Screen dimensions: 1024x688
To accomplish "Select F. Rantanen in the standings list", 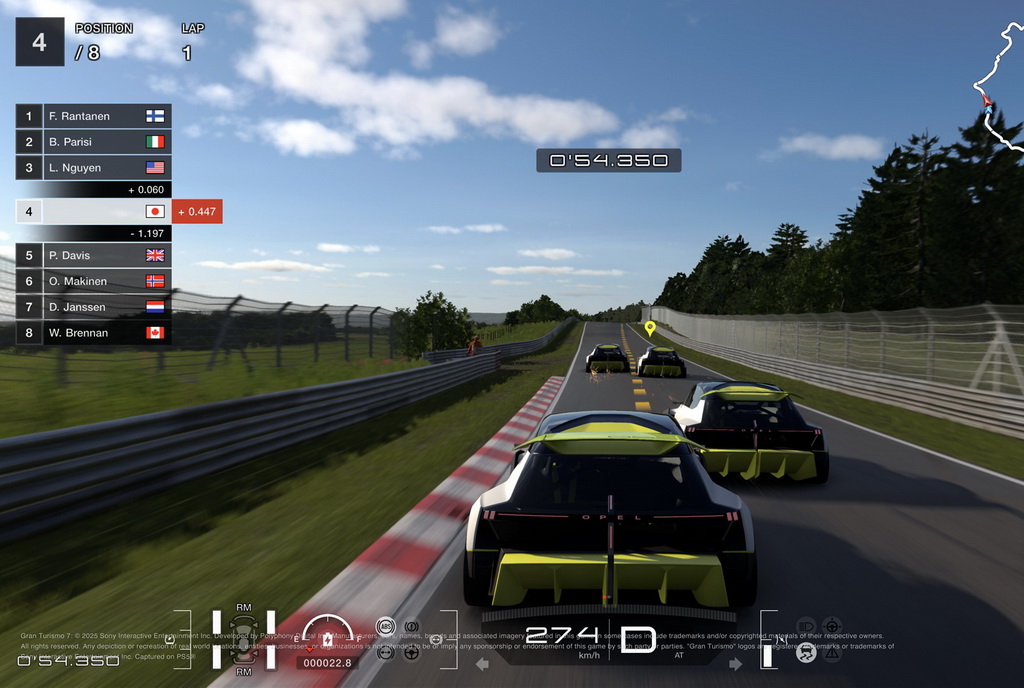I will pyautogui.click(x=94, y=116).
